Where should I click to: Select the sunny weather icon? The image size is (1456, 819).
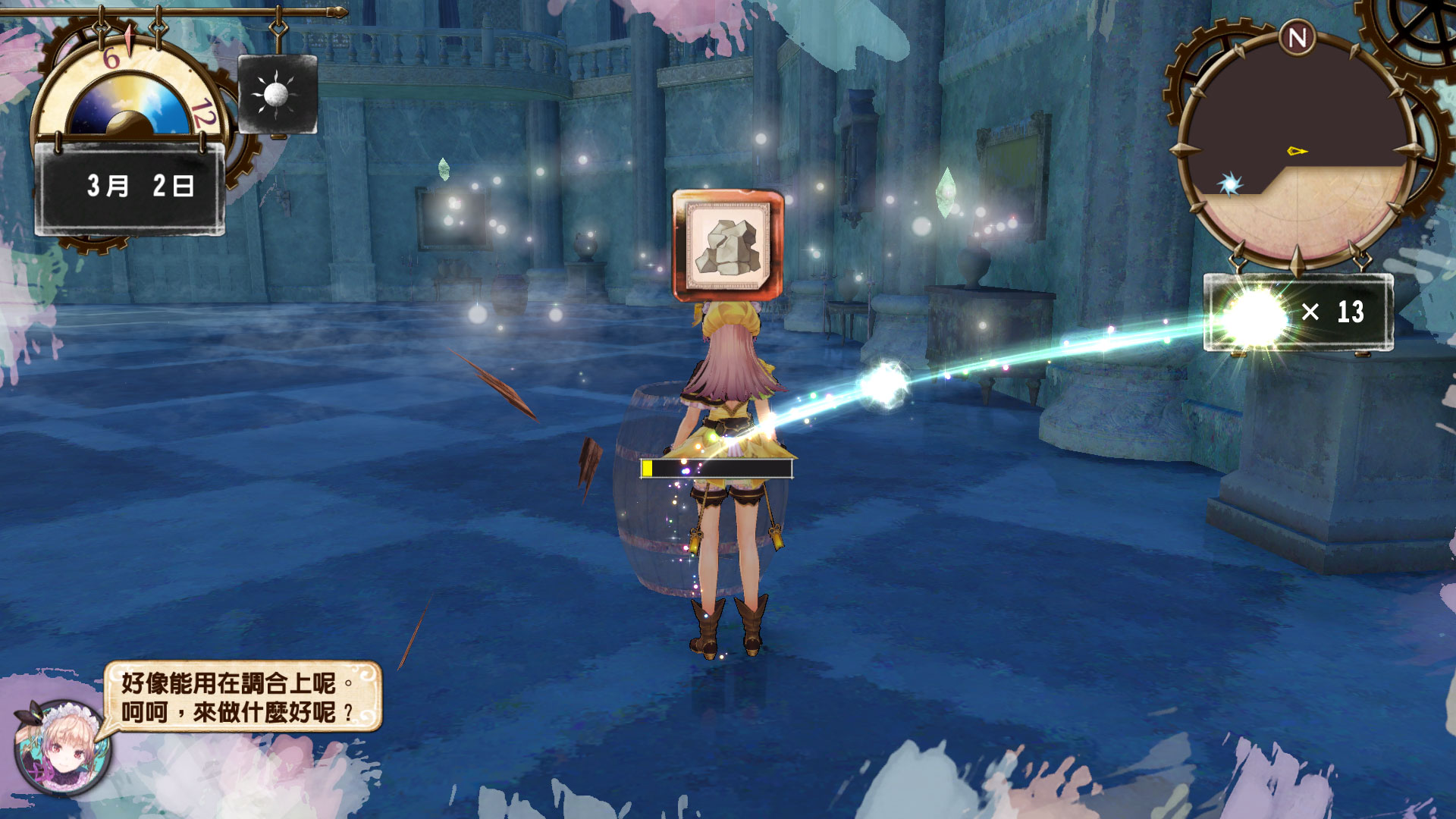(277, 95)
